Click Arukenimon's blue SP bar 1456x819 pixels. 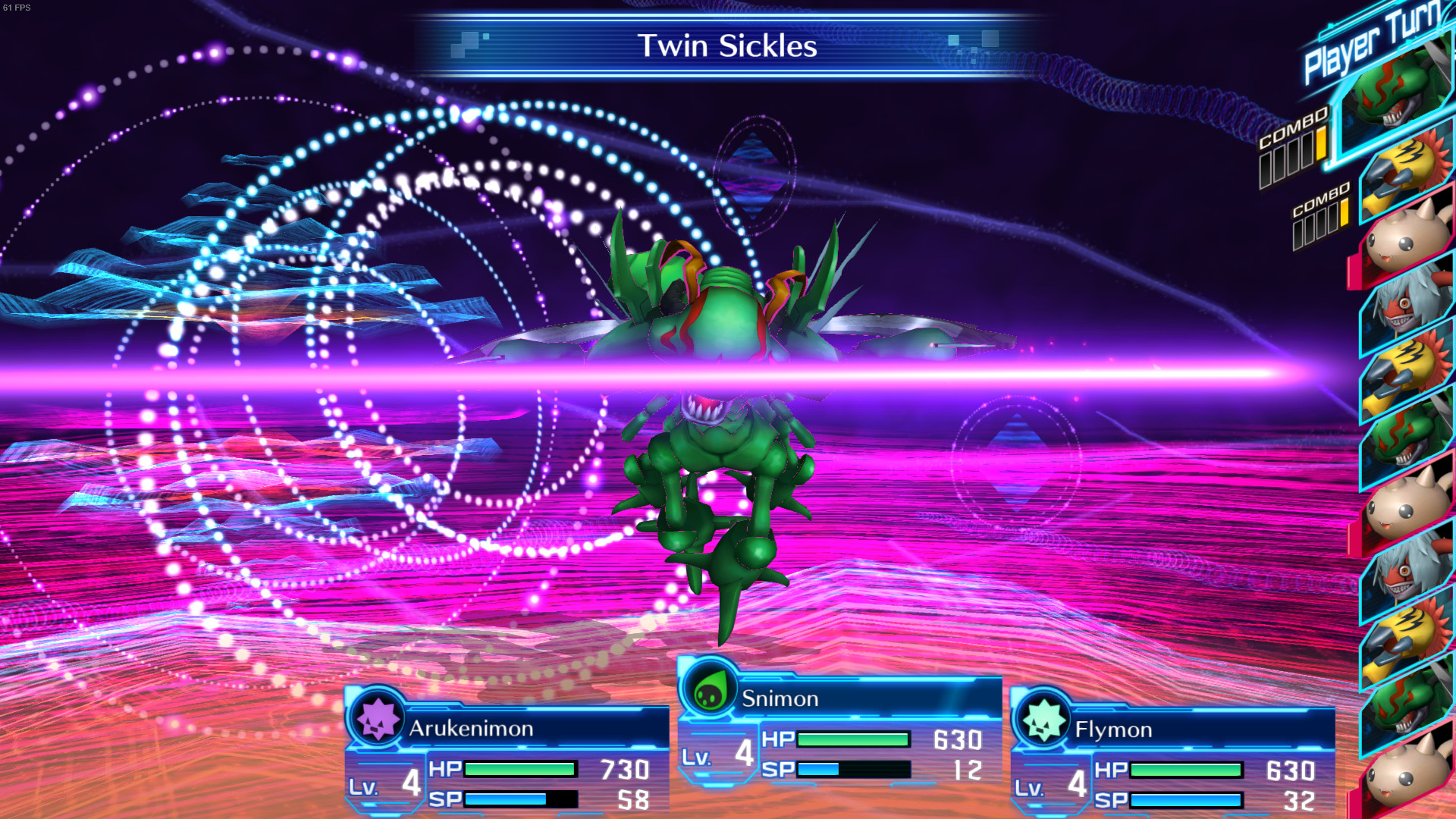[504, 798]
